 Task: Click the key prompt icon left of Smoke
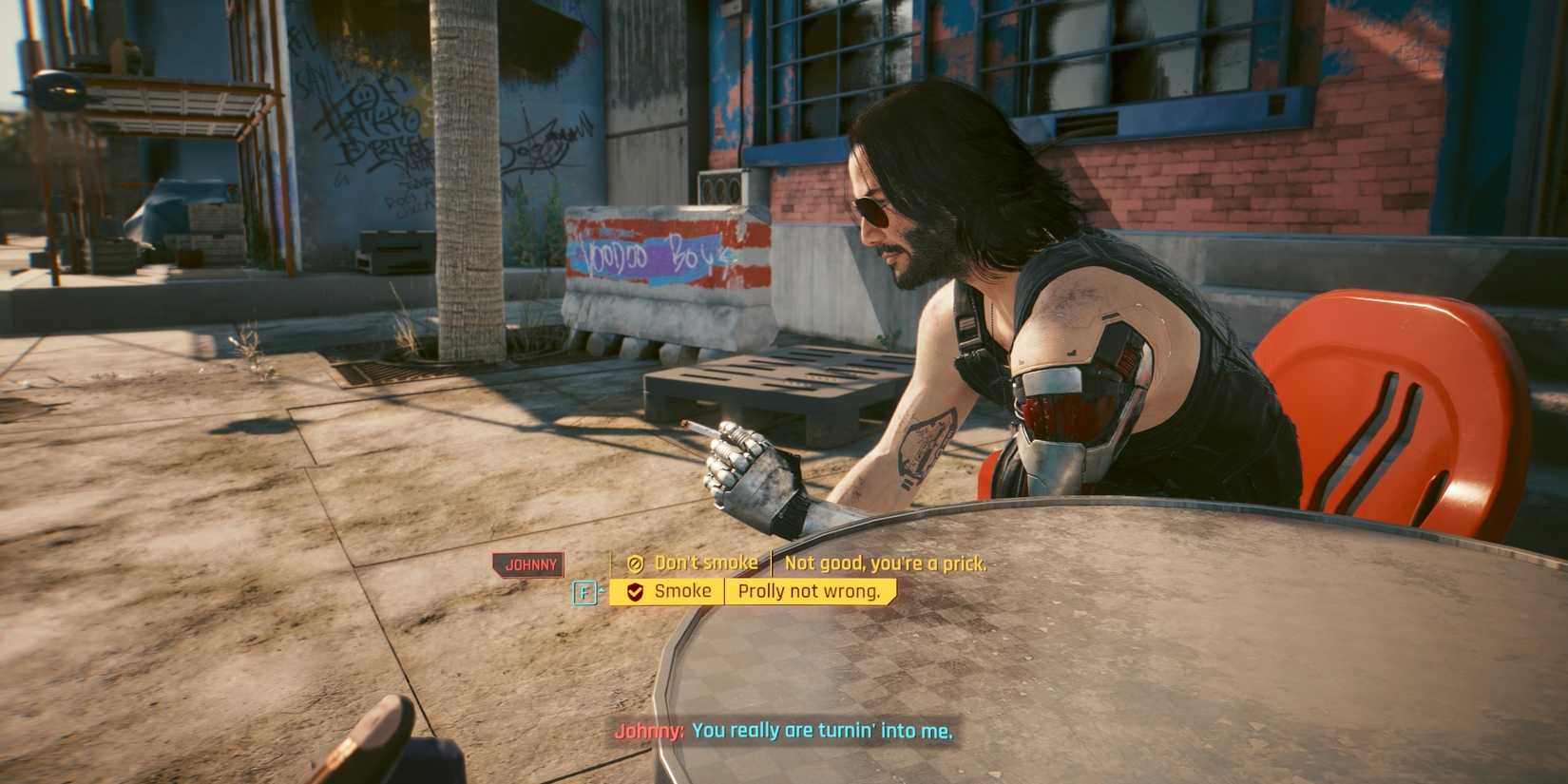[x=585, y=591]
